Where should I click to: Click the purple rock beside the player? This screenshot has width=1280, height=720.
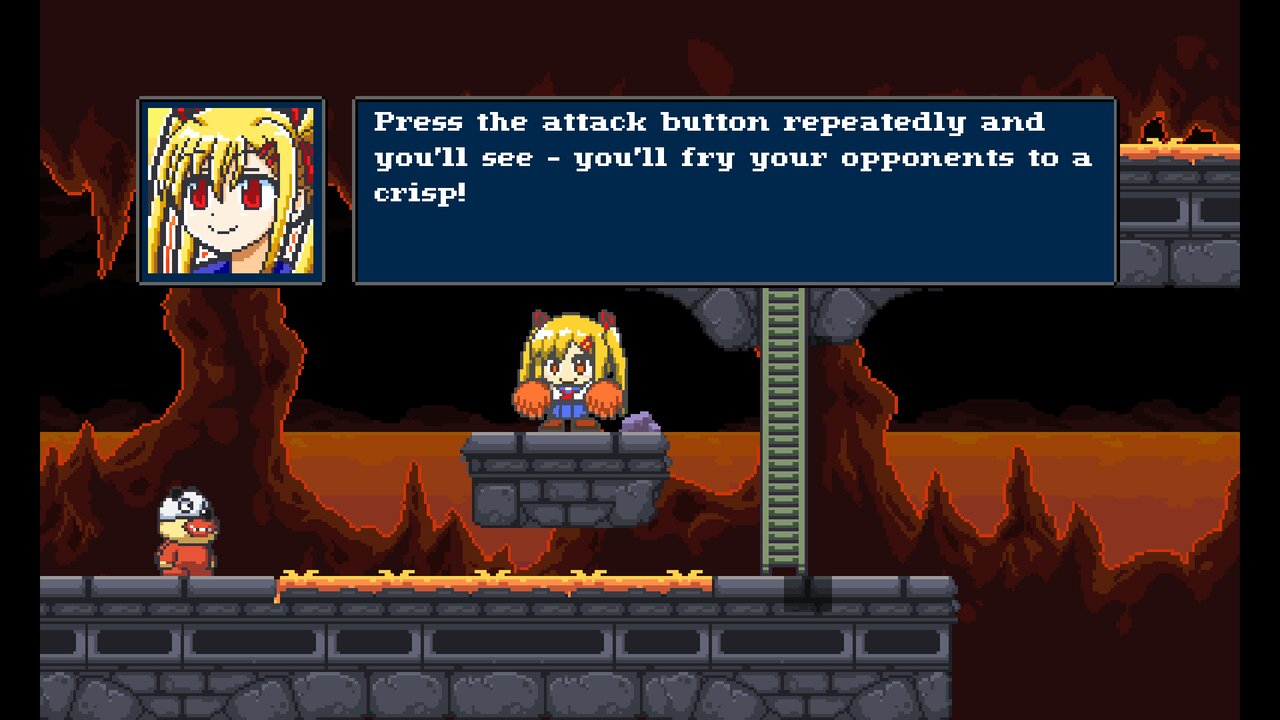tap(641, 421)
